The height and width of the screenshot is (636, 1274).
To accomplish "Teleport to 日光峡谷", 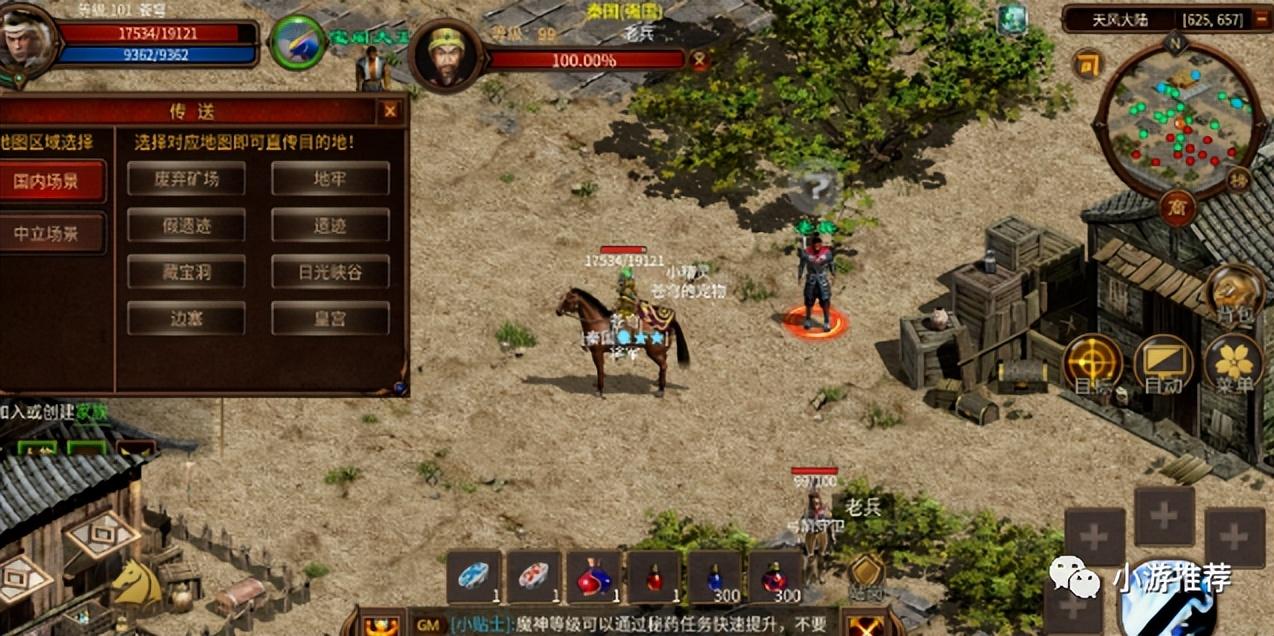I will [330, 272].
